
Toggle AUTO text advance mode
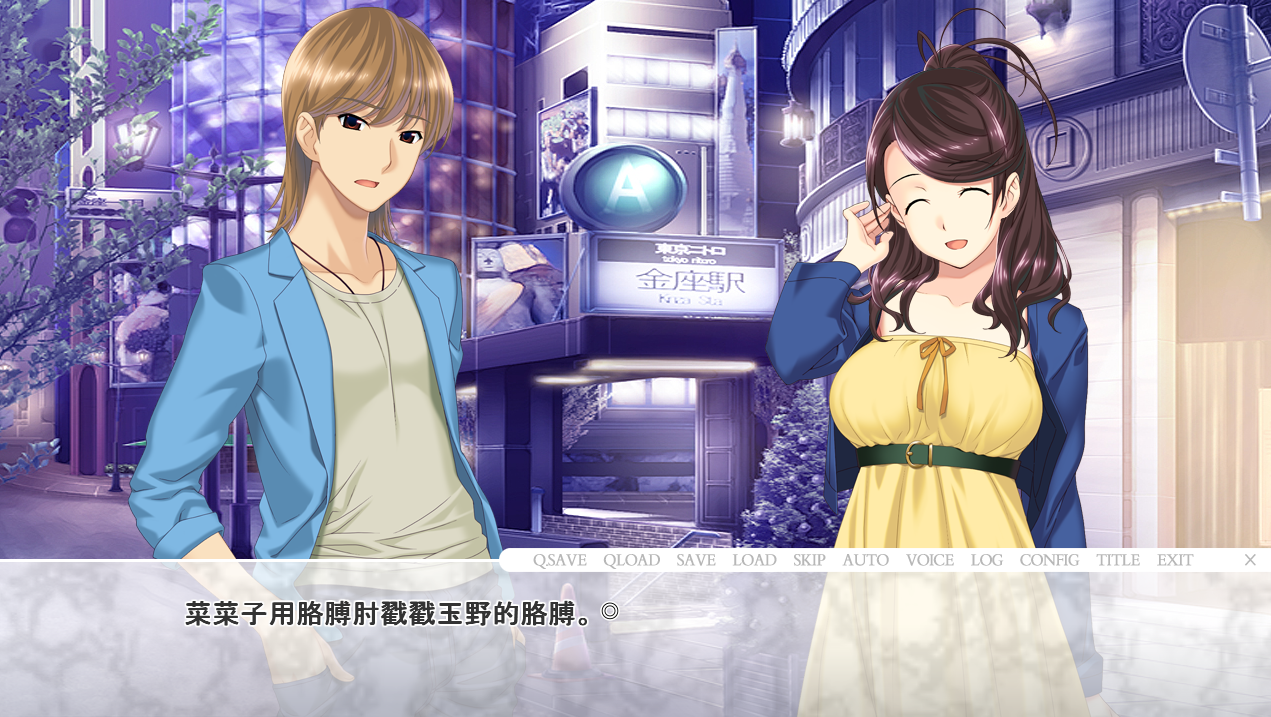coord(865,560)
